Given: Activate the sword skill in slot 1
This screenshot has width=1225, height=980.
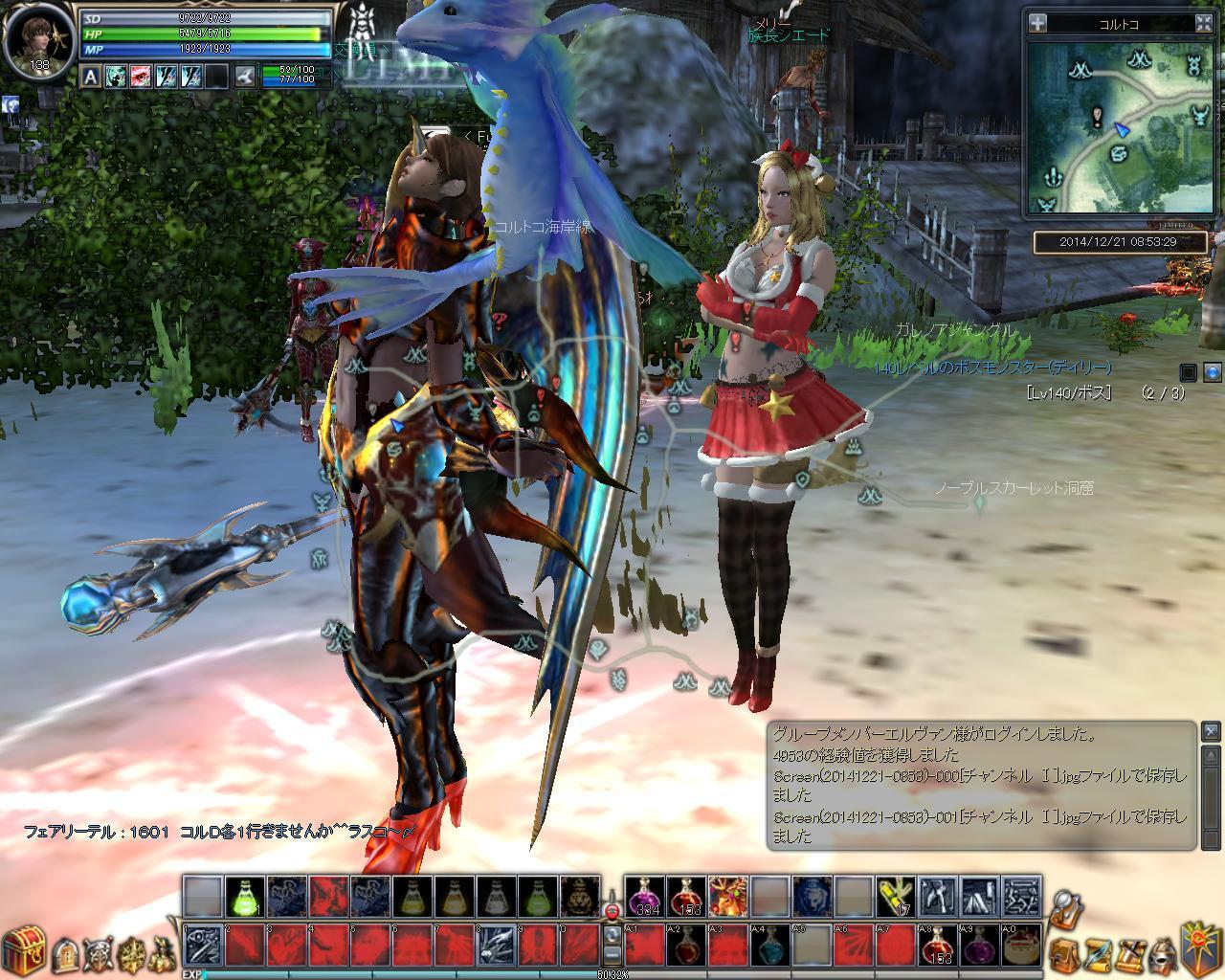Looking at the screenshot, I should (203, 945).
